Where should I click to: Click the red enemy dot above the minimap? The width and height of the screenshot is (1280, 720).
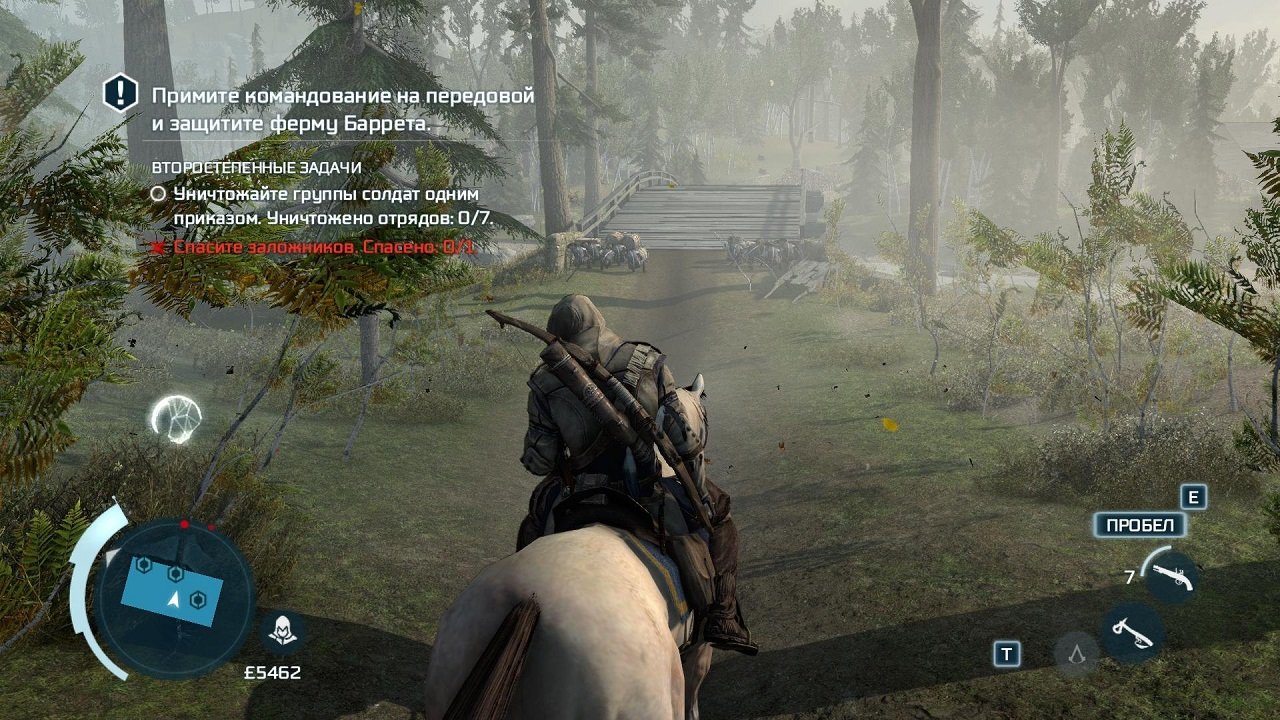click(184, 522)
